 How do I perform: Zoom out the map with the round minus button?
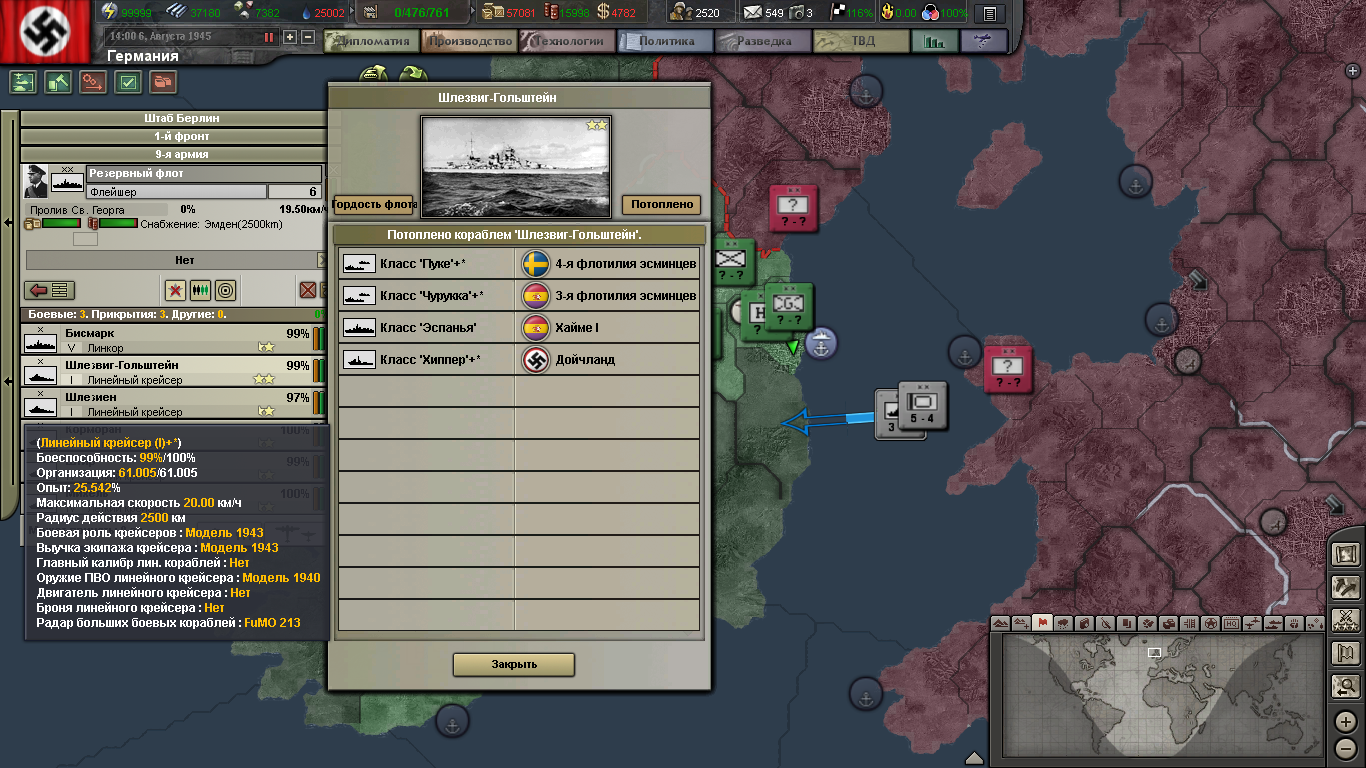[x=1345, y=748]
